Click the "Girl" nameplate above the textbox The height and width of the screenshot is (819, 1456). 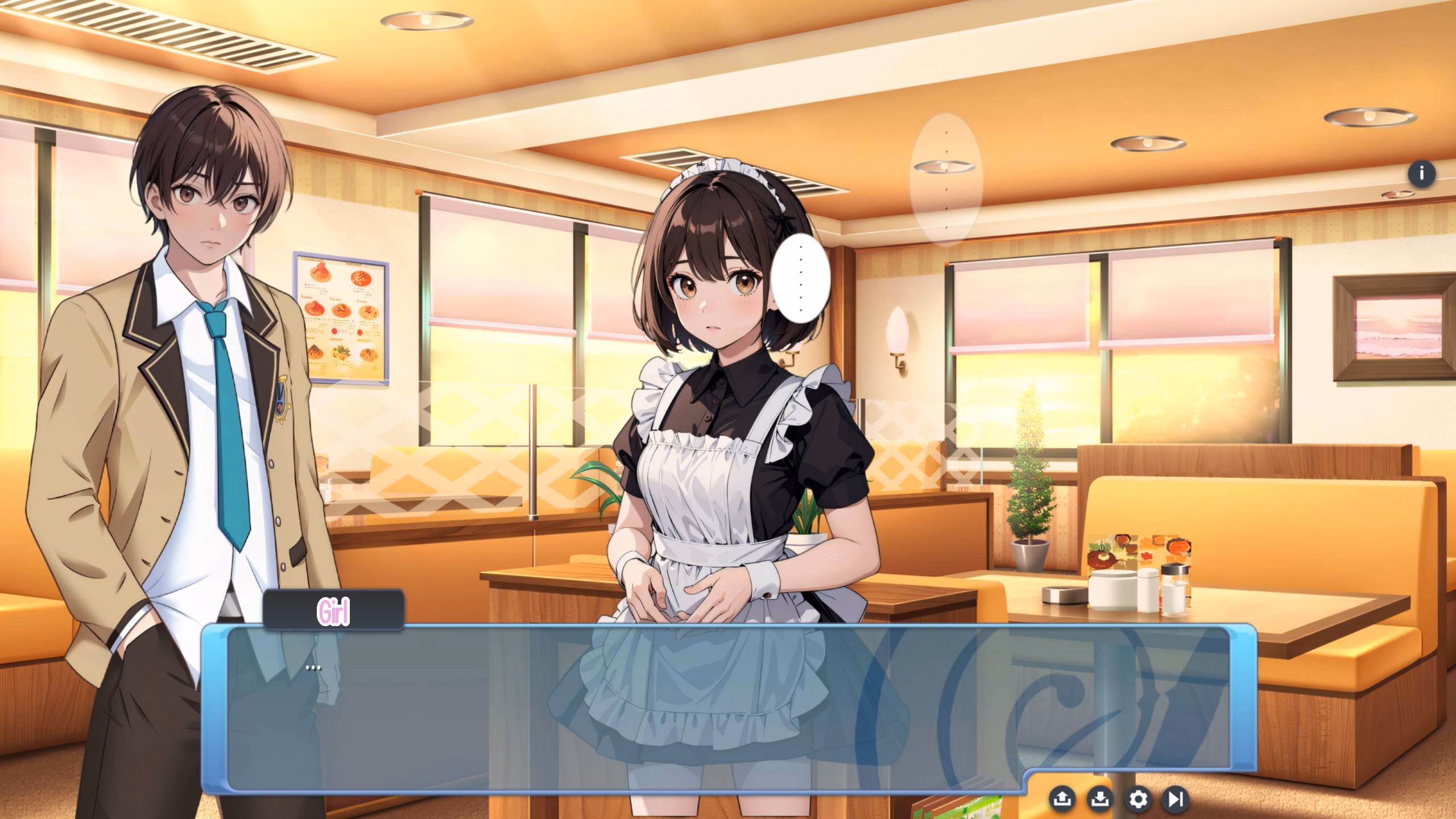[x=333, y=611]
